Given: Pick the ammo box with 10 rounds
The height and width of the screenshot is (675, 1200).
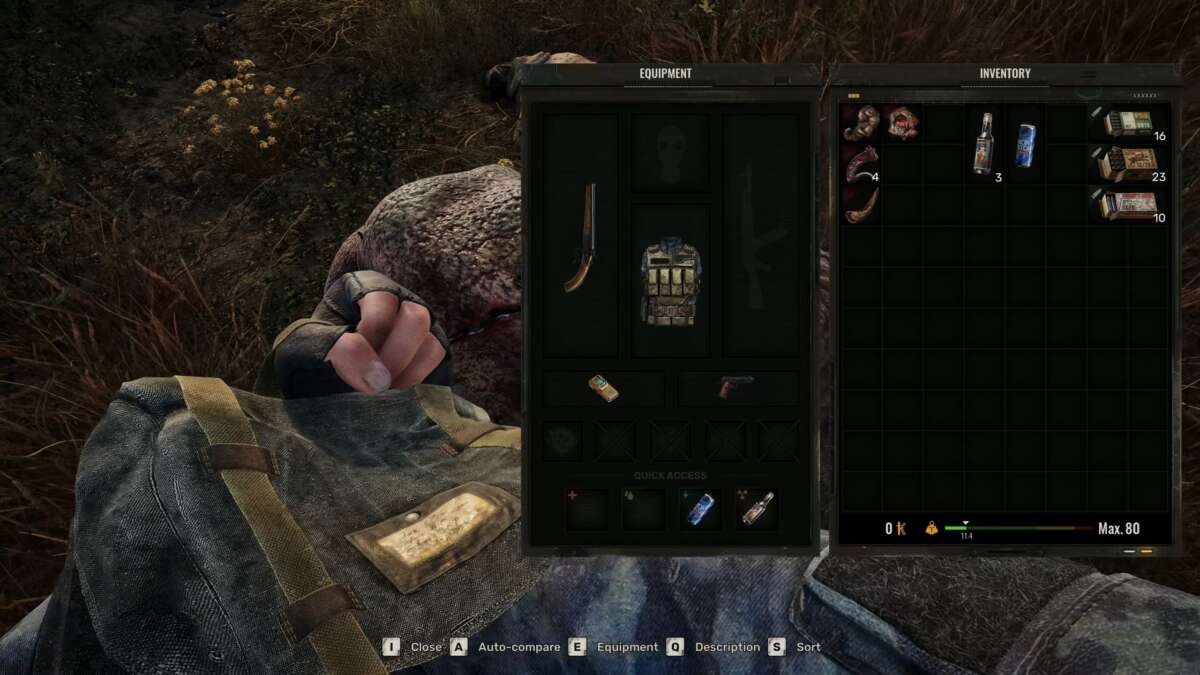Looking at the screenshot, I should point(1129,205).
